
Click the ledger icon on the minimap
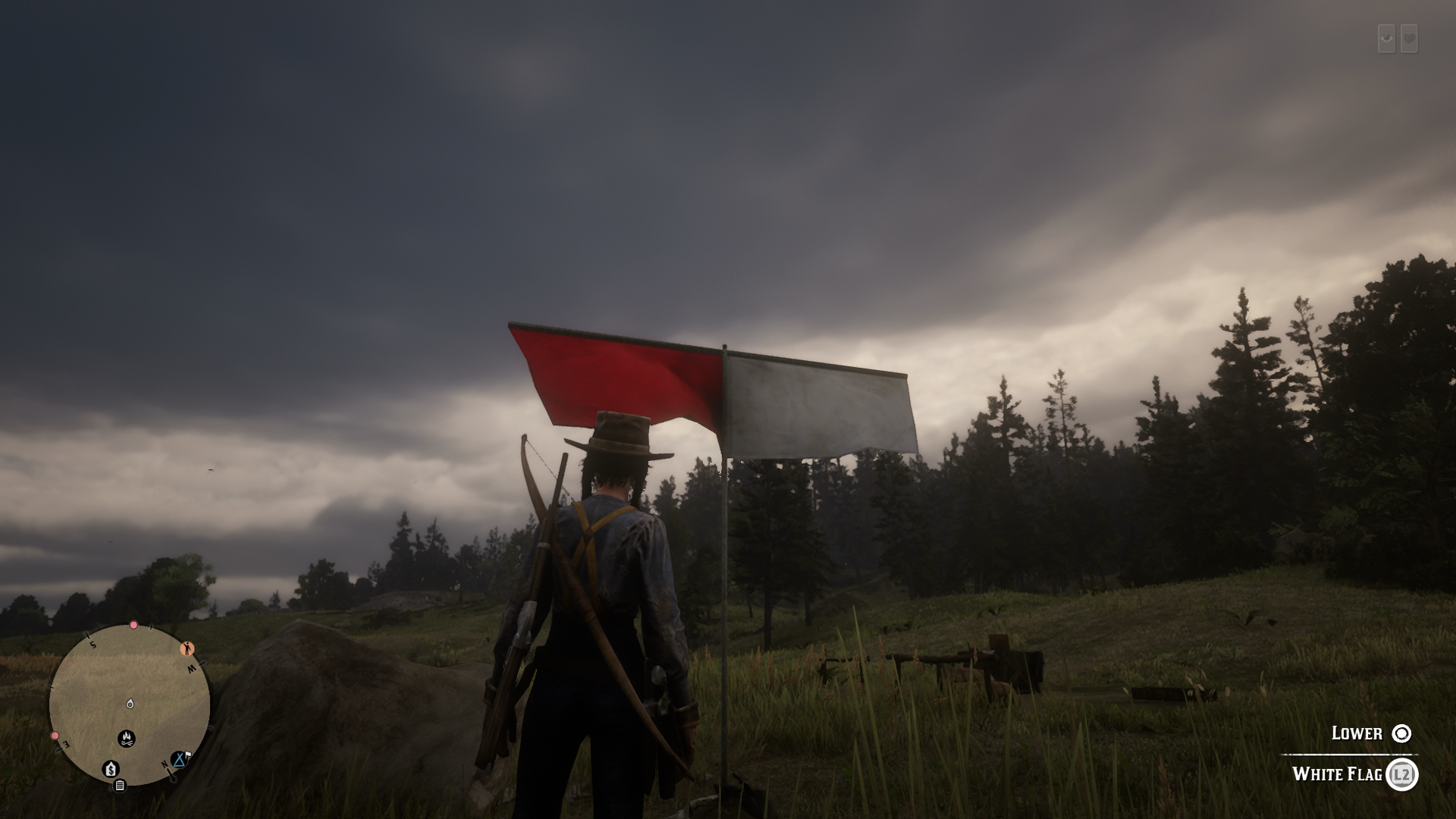120,786
